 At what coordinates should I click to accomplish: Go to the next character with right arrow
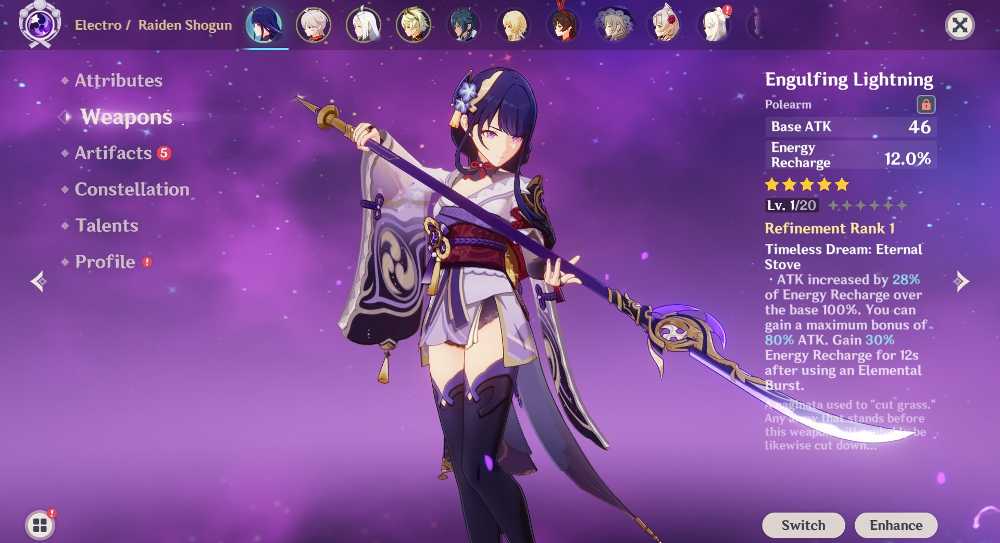click(x=962, y=281)
